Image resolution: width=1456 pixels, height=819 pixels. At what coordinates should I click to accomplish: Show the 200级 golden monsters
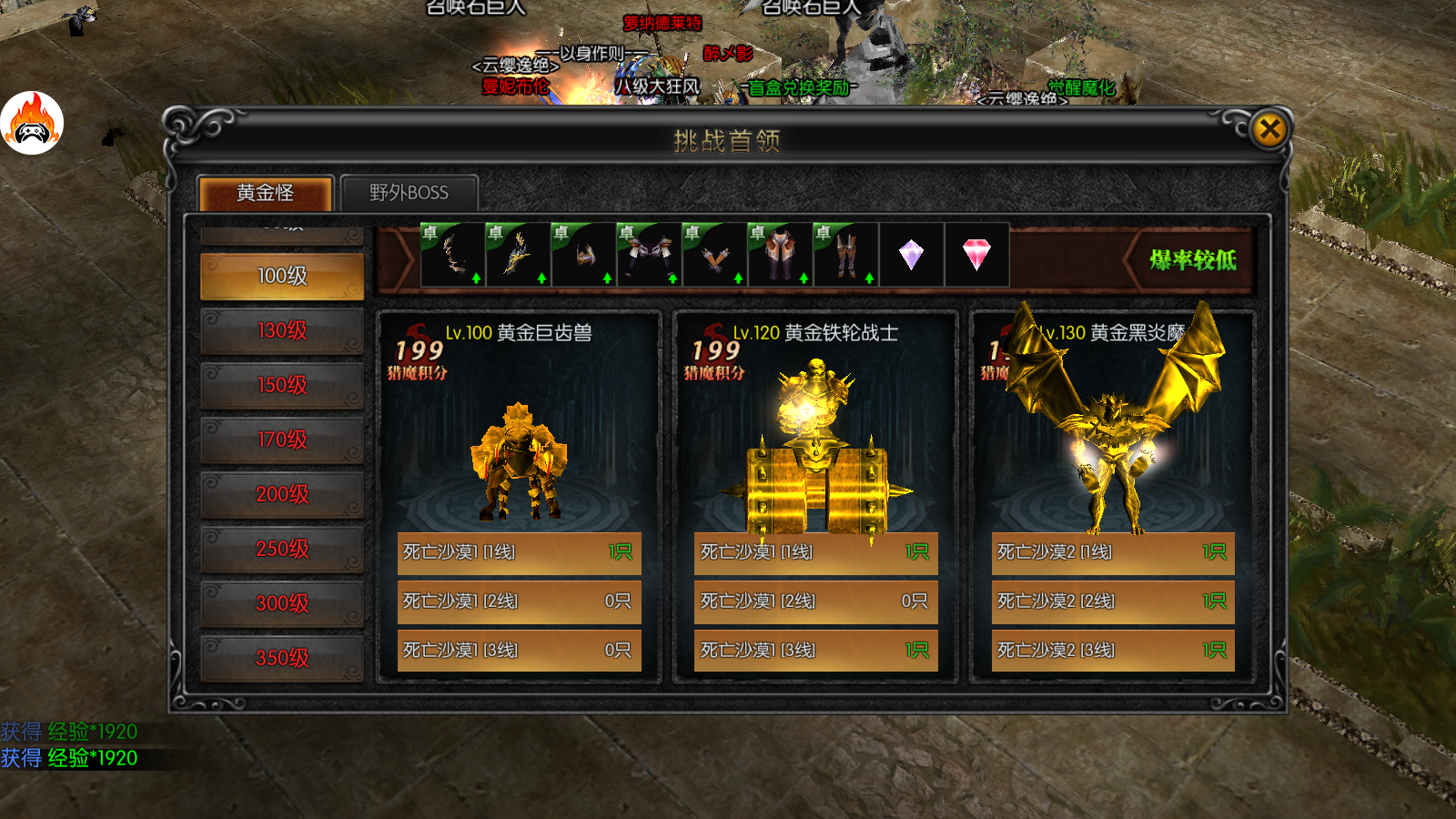pos(282,494)
